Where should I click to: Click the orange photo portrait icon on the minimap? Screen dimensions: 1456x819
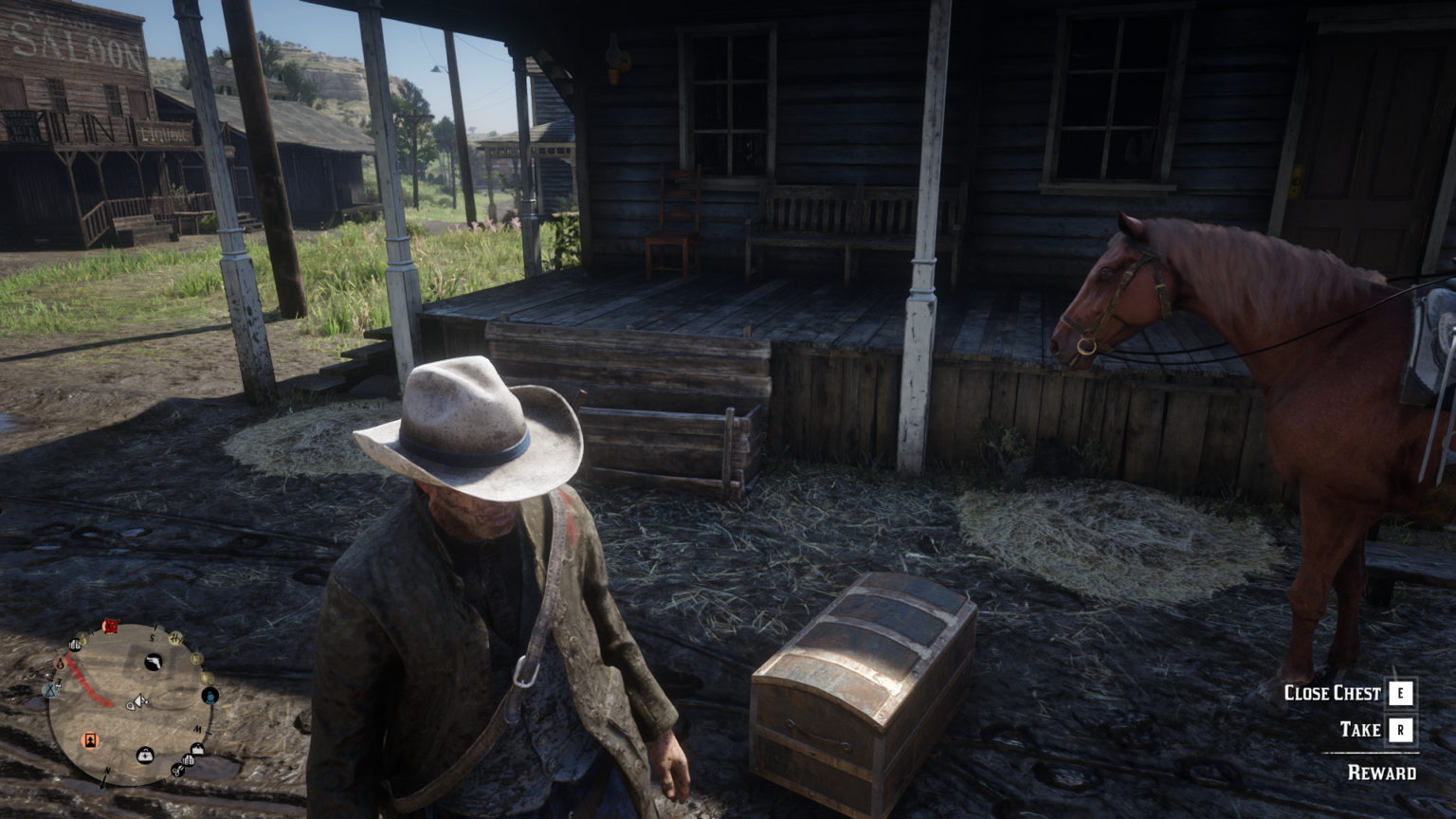pyautogui.click(x=89, y=740)
